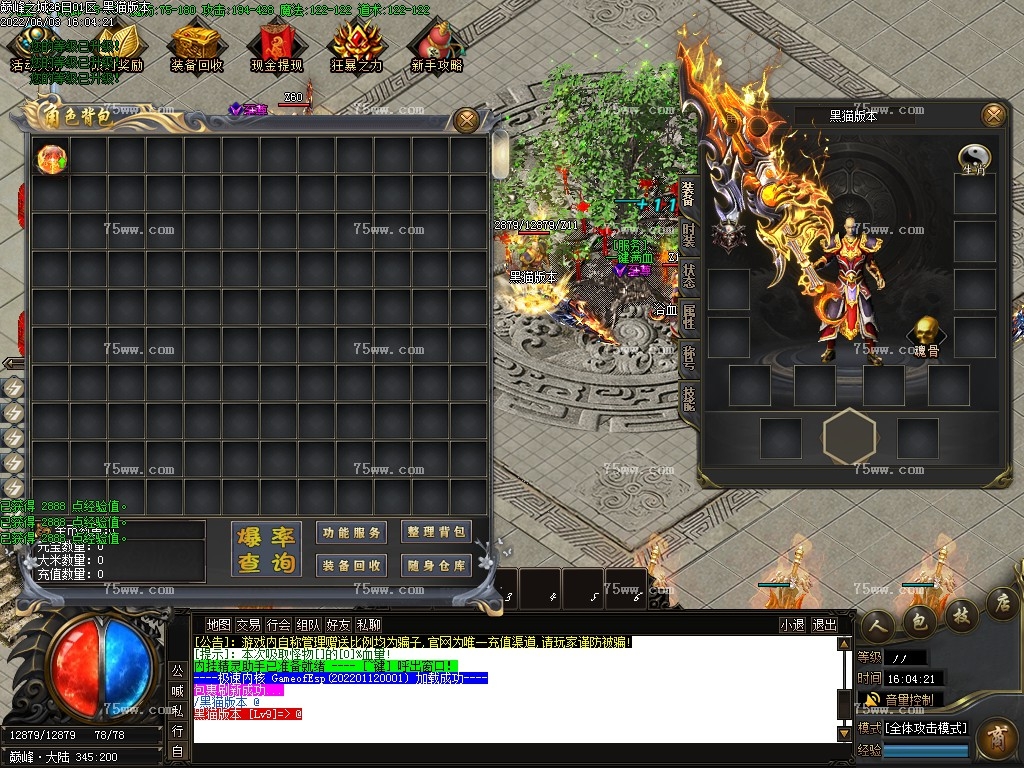This screenshot has width=1024, height=768.
Task: Open the 生肖 yin-yang icon
Action: [x=973, y=159]
